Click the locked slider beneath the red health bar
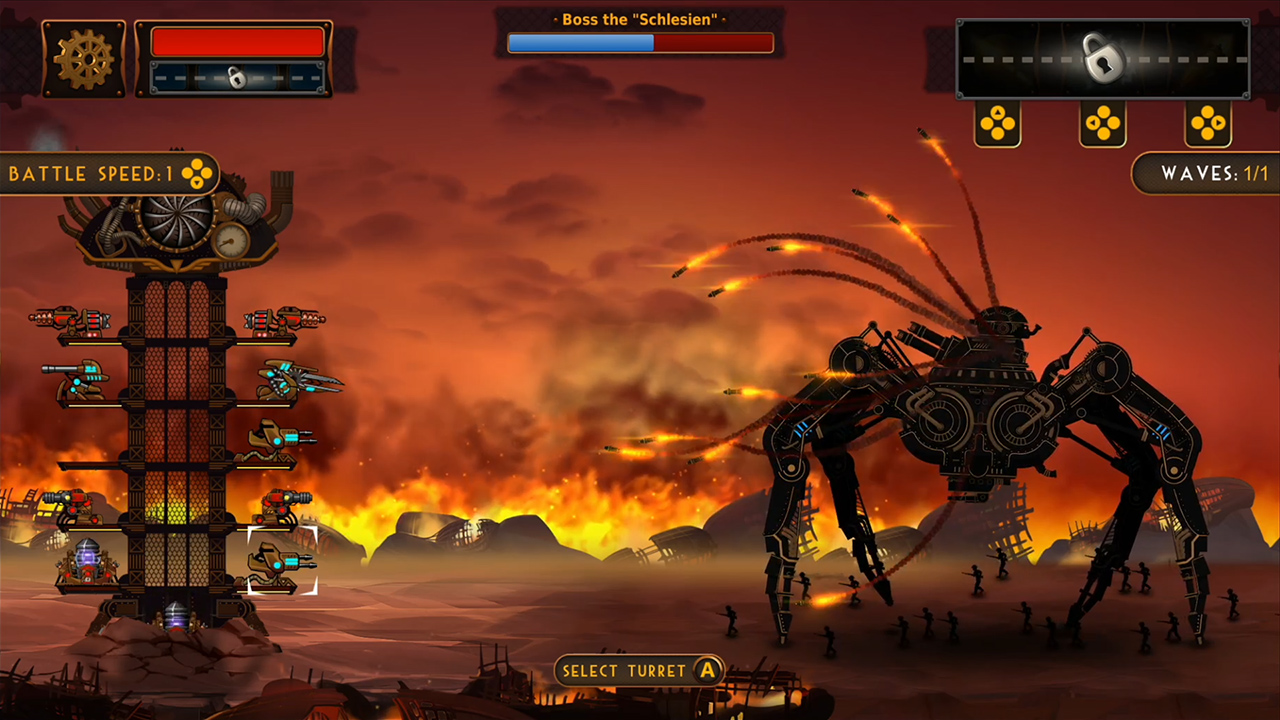This screenshot has height=720, width=1280. coord(237,77)
